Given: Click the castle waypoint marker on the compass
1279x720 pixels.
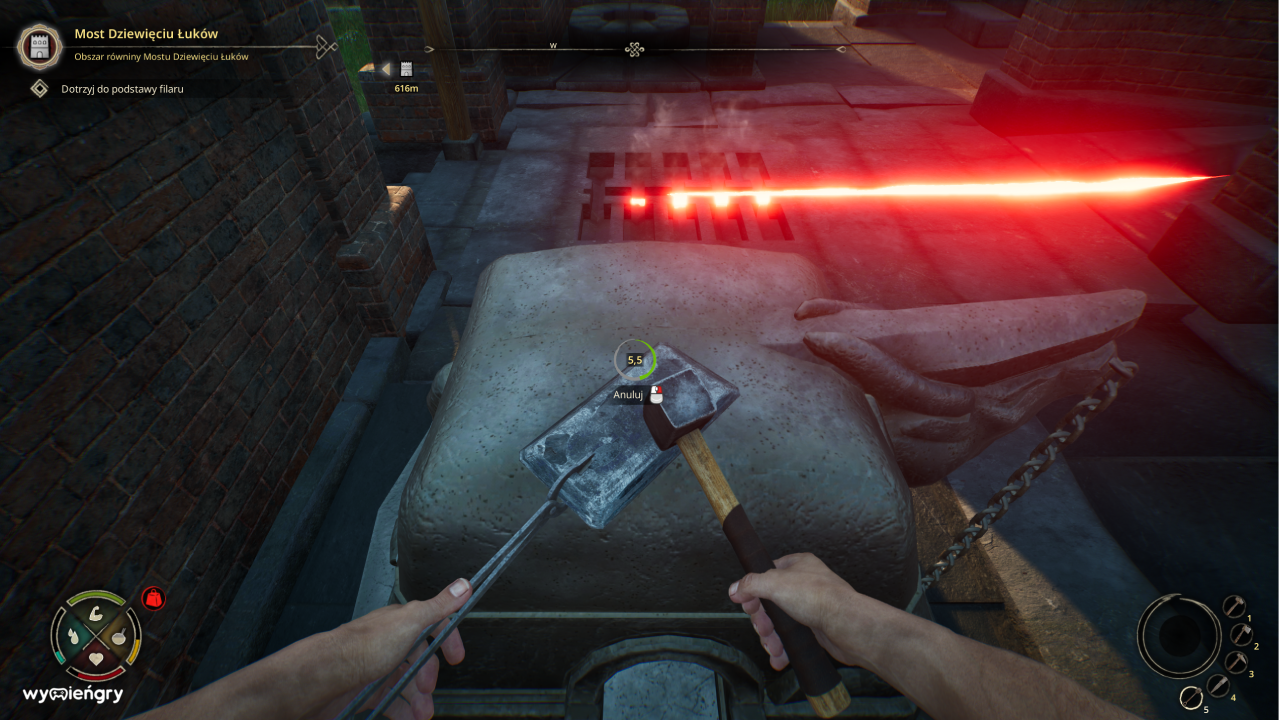Looking at the screenshot, I should tap(406, 69).
